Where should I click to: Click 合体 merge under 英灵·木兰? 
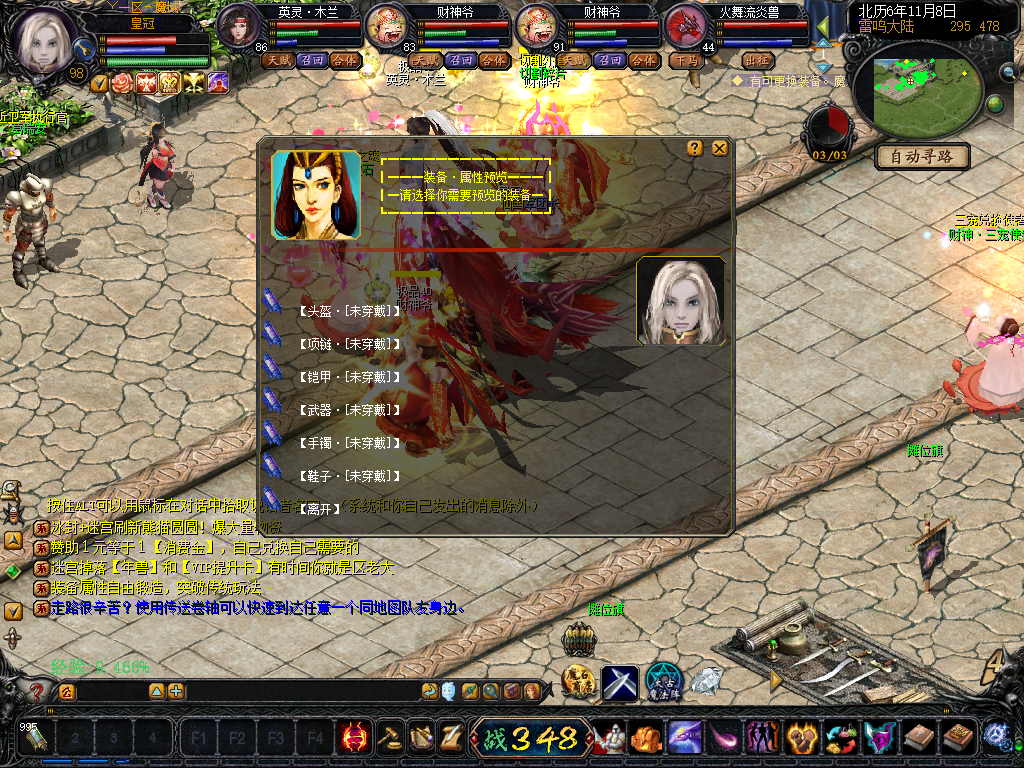tap(344, 60)
